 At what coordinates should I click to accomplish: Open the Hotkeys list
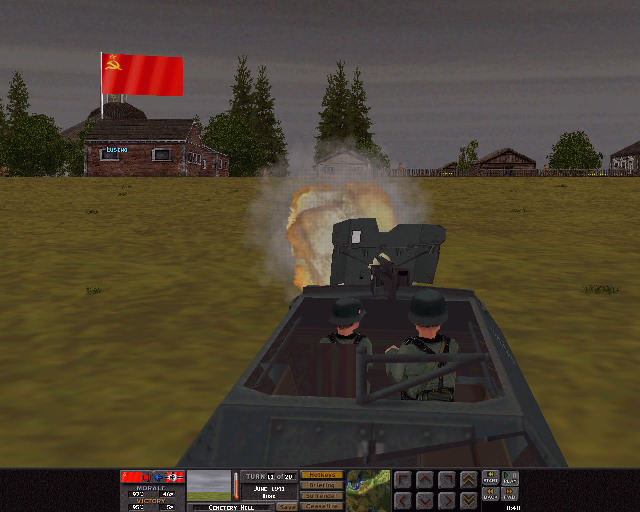[x=321, y=475]
